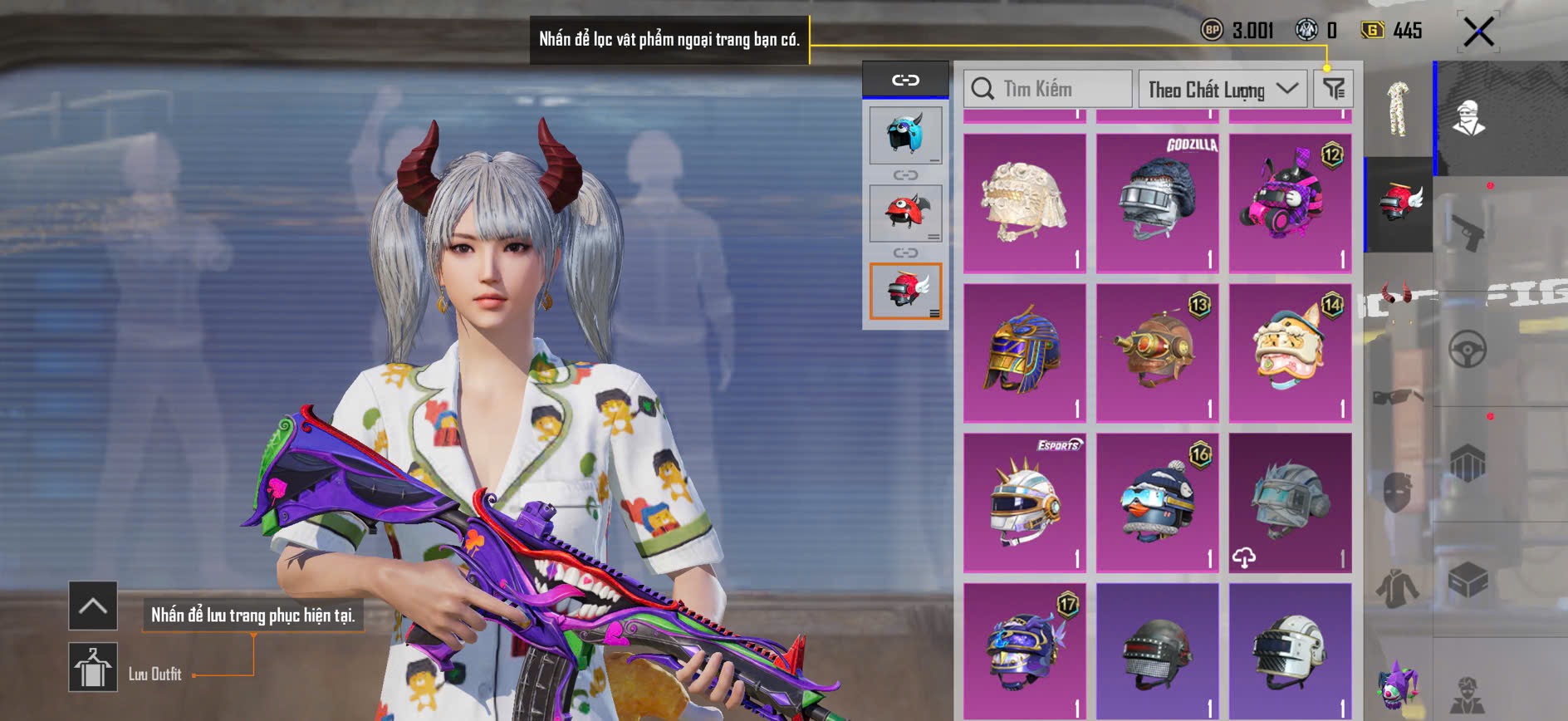Choose the steampunk goggles helmet numbered 13
The height and width of the screenshot is (721, 1568).
(1157, 353)
